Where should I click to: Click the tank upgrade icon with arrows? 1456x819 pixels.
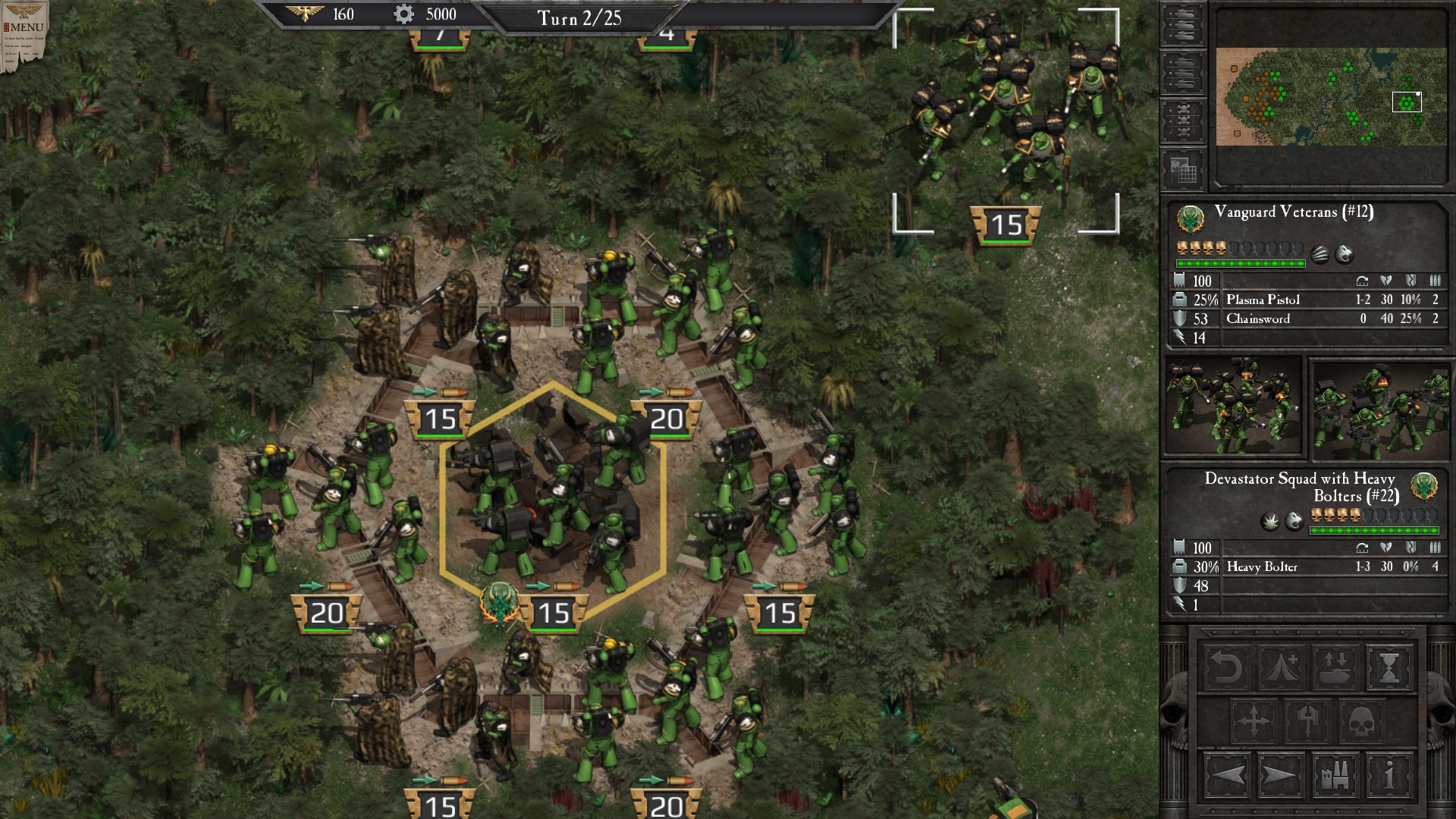click(1335, 669)
